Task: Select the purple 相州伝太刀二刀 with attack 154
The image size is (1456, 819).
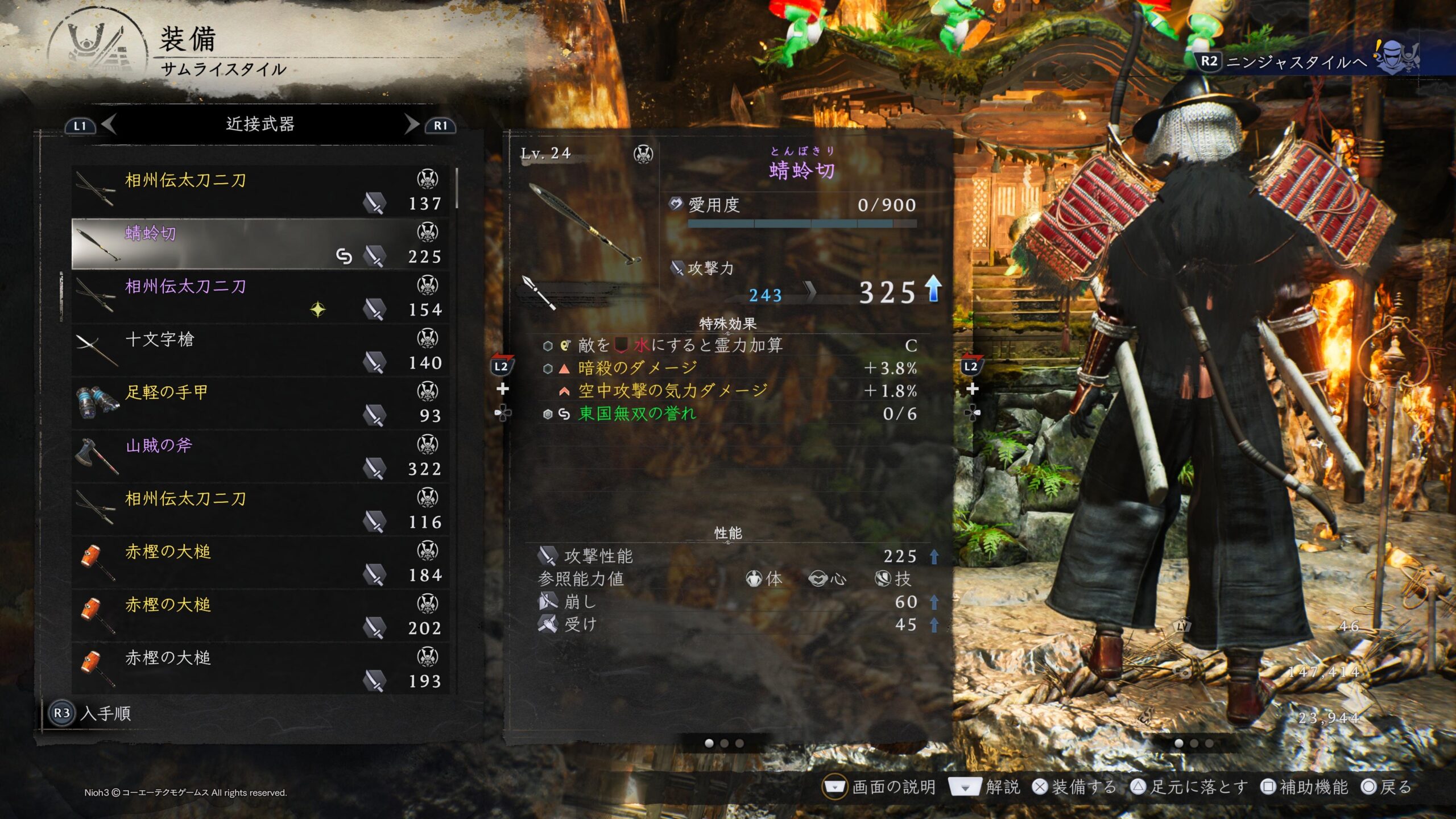Action: 260,297
